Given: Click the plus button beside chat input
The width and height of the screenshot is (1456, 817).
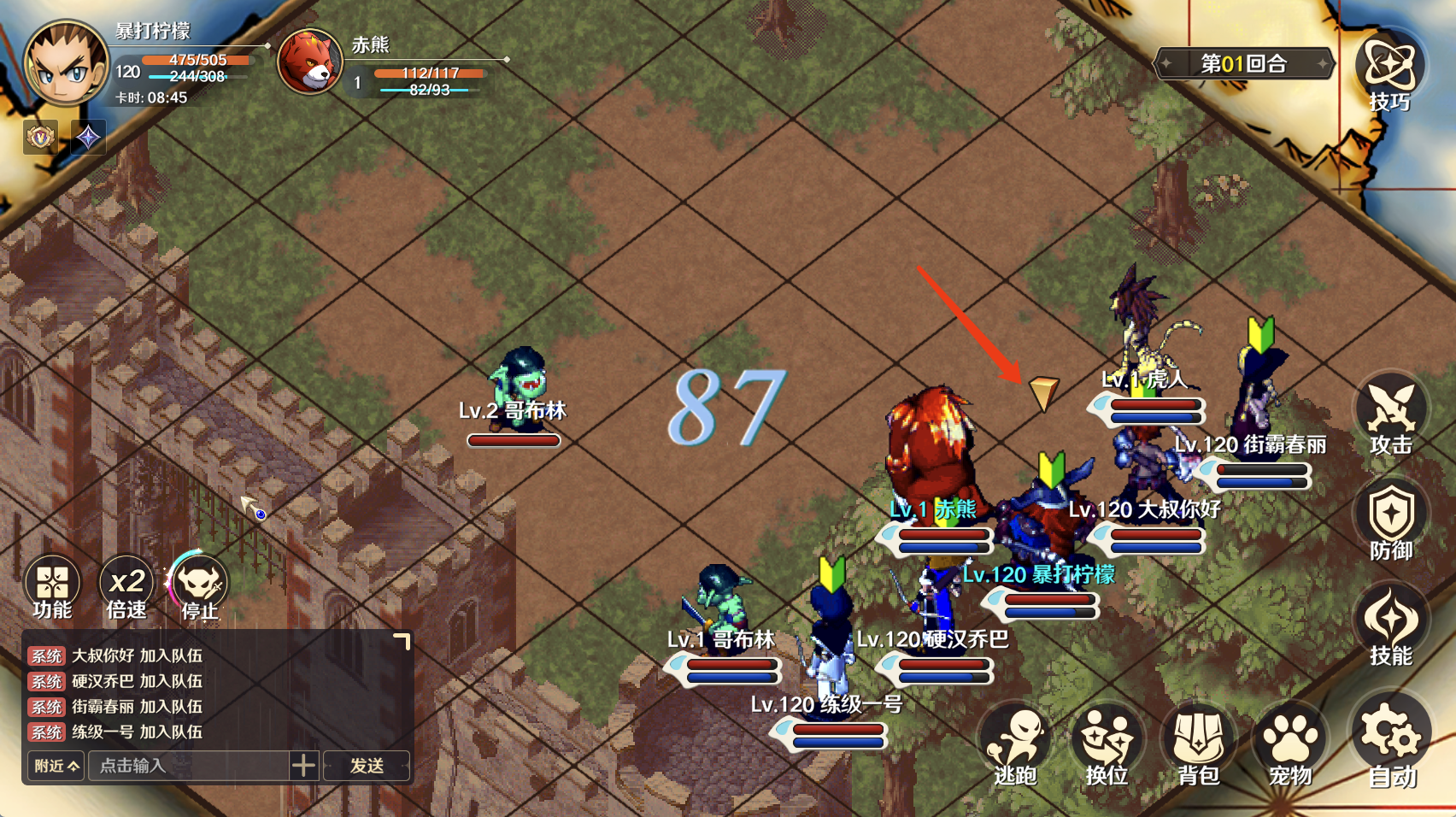Looking at the screenshot, I should [x=303, y=766].
